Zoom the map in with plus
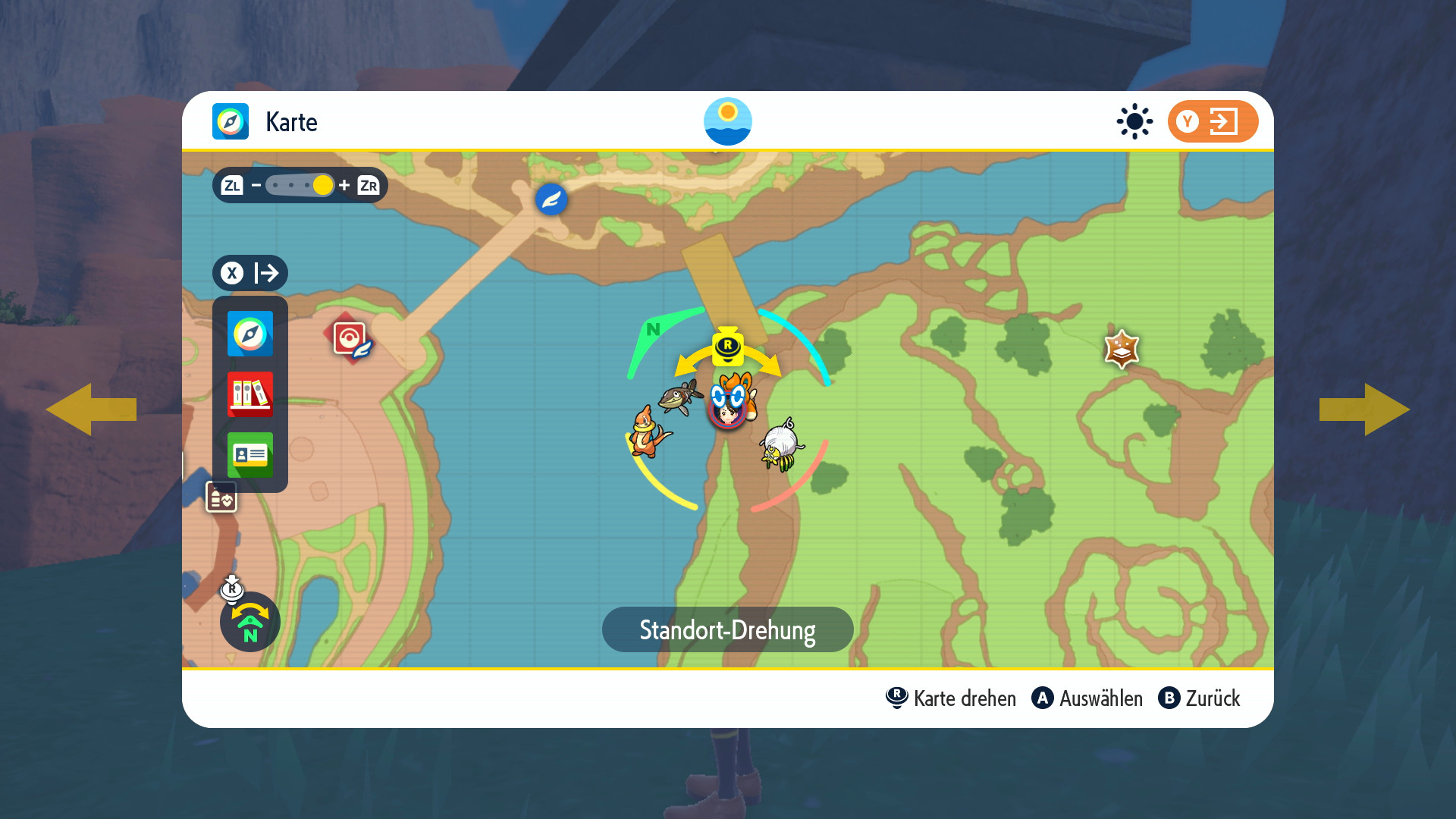 (344, 185)
